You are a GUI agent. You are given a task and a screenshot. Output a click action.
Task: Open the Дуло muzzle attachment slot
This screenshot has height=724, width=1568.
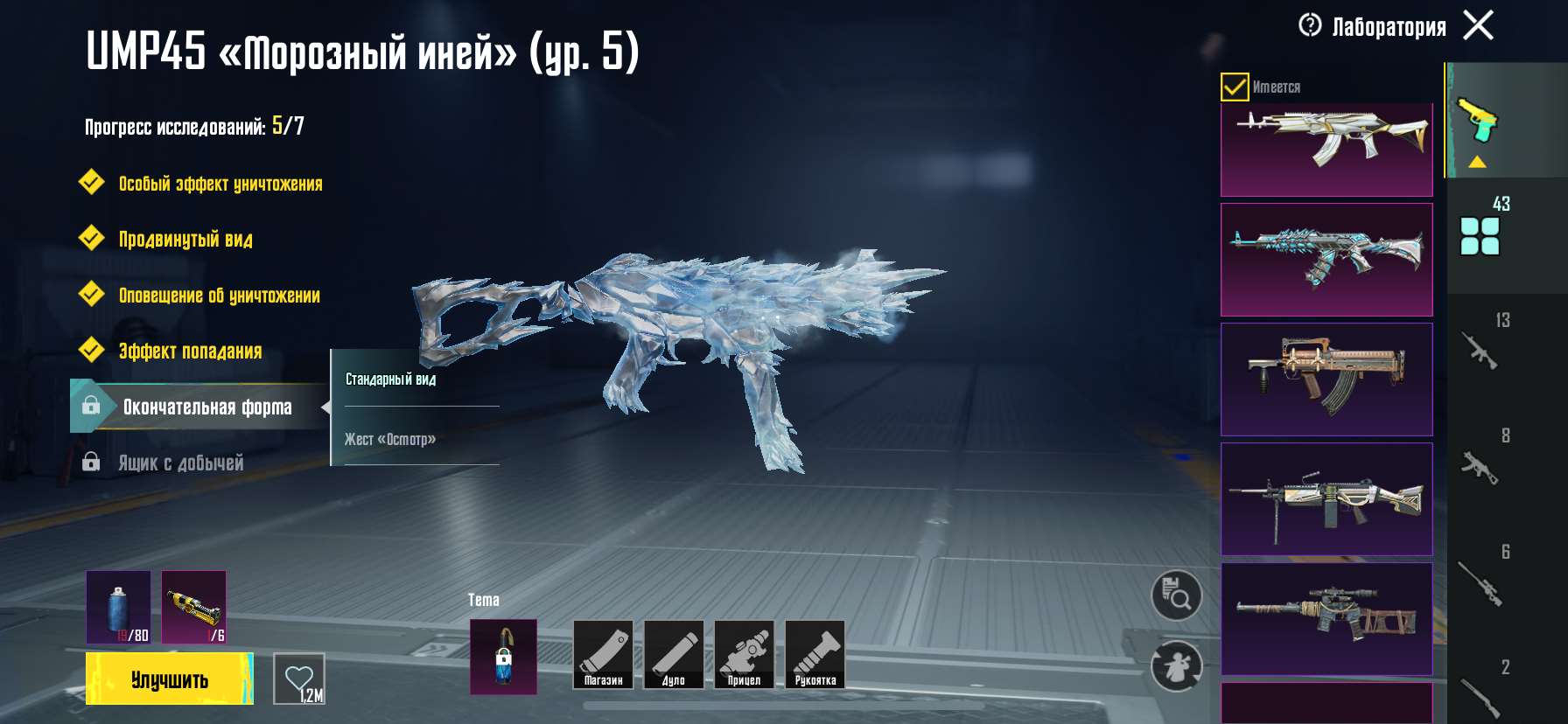(x=674, y=655)
